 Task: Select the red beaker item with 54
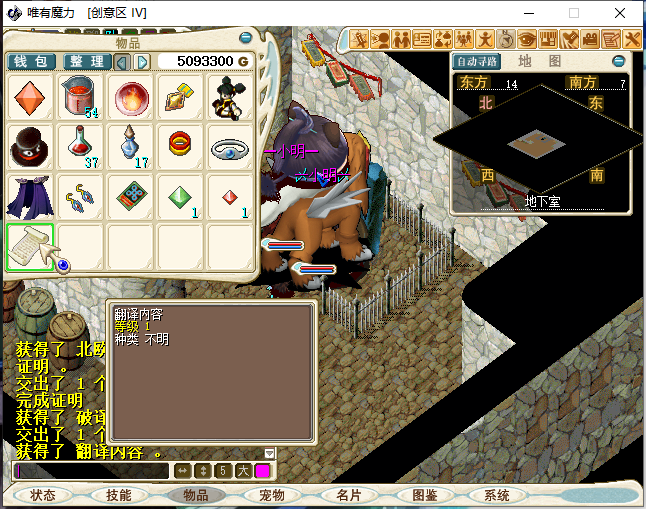point(80,98)
